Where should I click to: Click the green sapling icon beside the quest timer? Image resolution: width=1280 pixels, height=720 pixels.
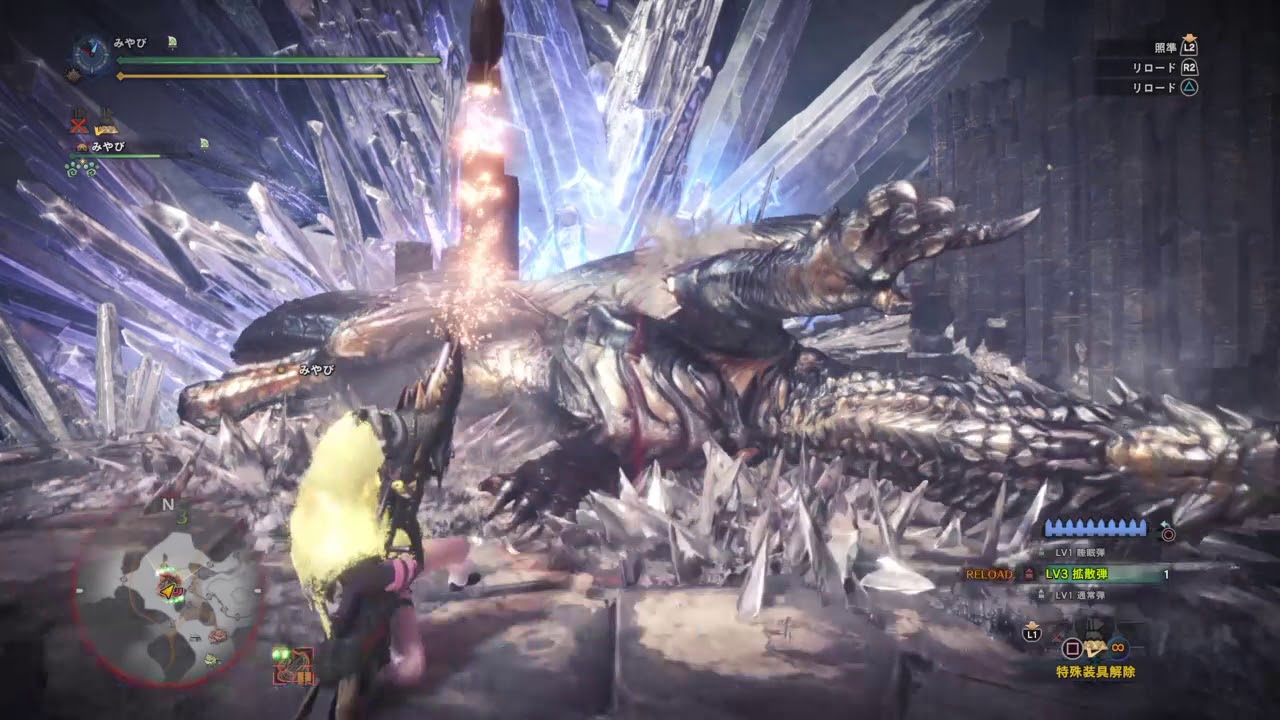(172, 43)
